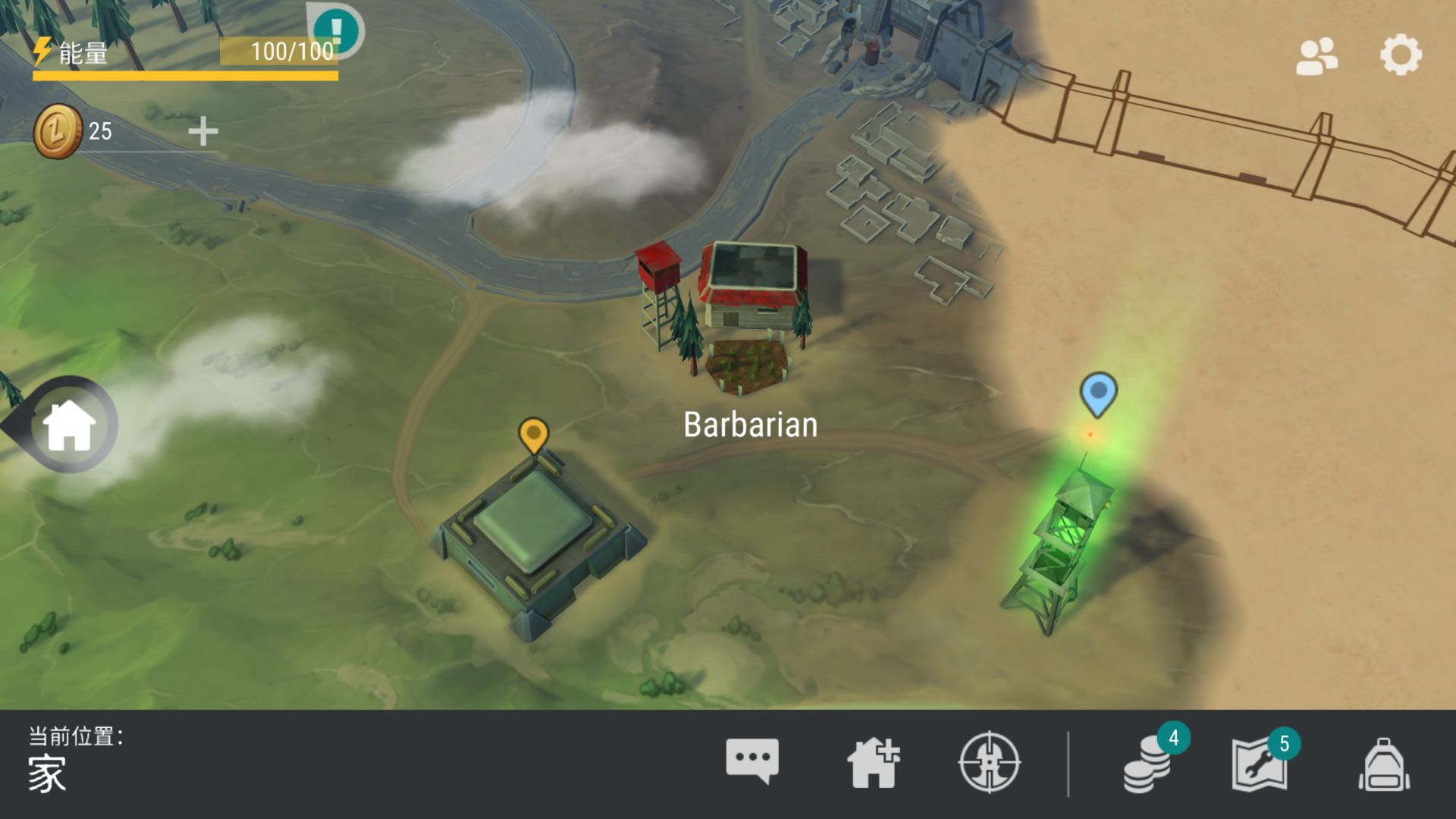
Task: Select the yellow map pin over bunker
Action: click(x=533, y=435)
